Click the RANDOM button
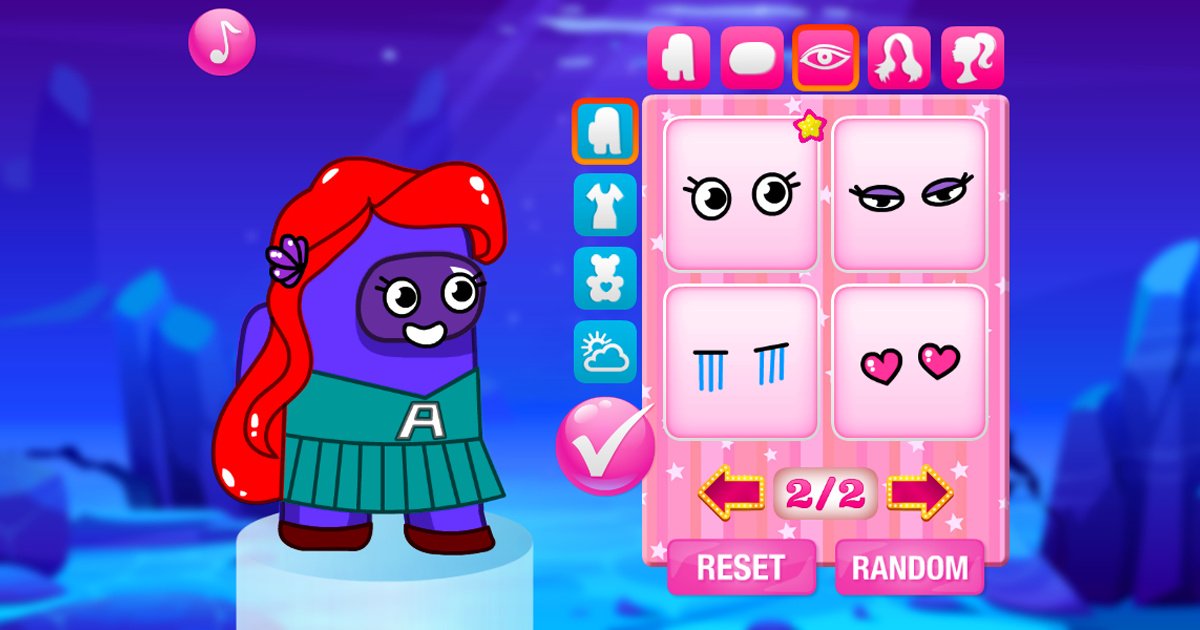Screen dimensions: 1200x630 (x=910, y=568)
